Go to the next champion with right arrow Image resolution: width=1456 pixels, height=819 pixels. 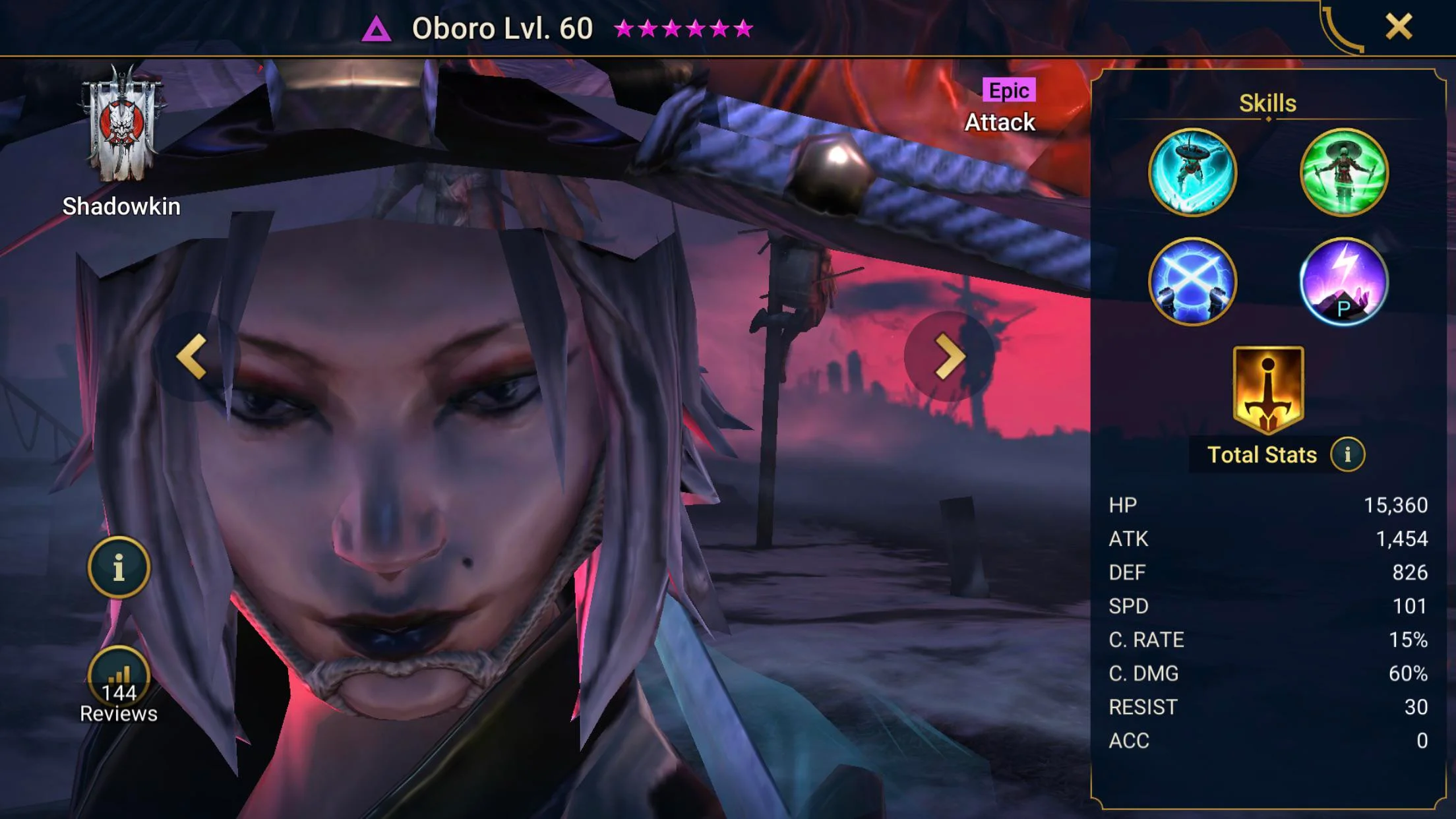pos(949,357)
